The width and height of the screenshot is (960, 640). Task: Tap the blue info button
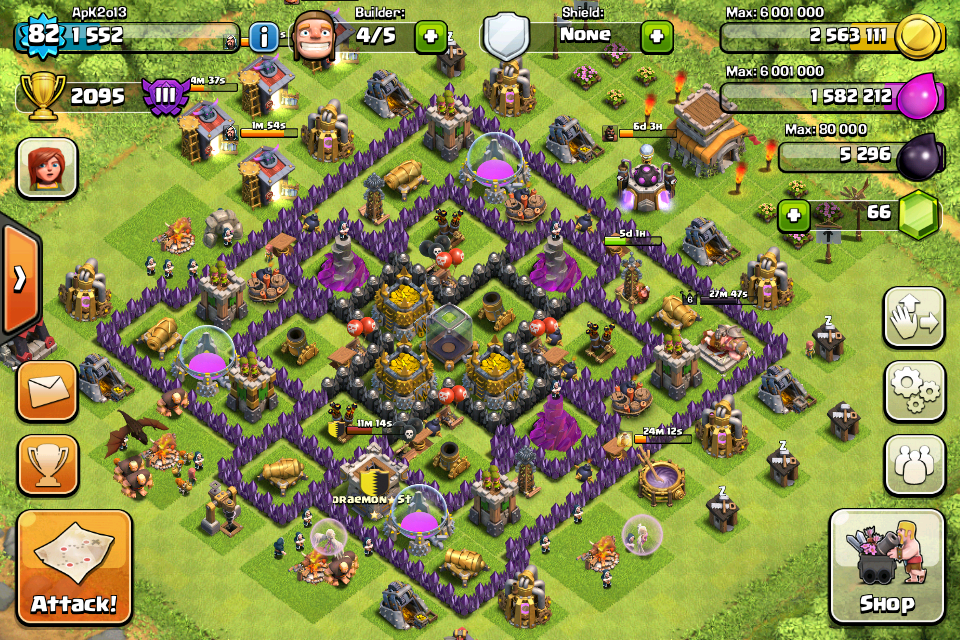(264, 38)
